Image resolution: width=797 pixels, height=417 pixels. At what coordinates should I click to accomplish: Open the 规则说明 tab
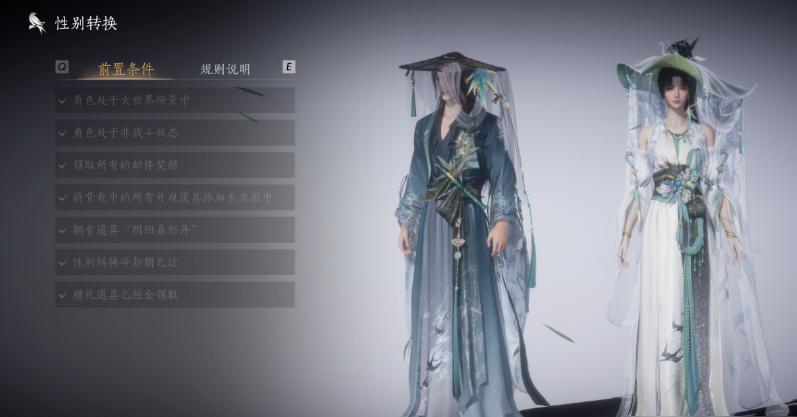[225, 69]
